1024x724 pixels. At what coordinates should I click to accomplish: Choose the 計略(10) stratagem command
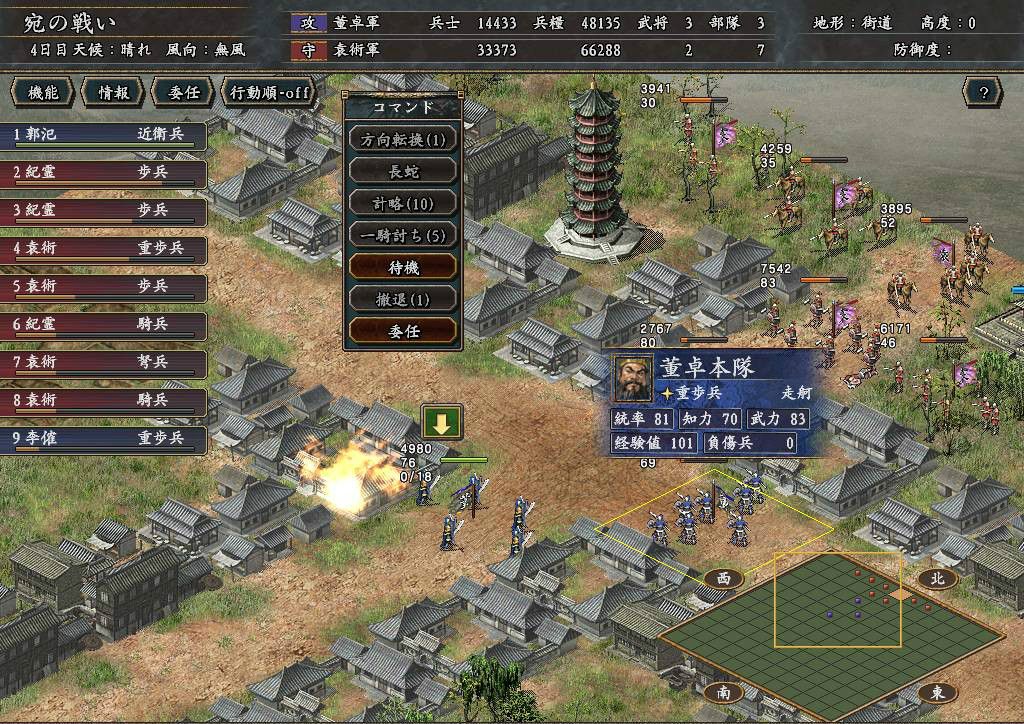[x=403, y=203]
